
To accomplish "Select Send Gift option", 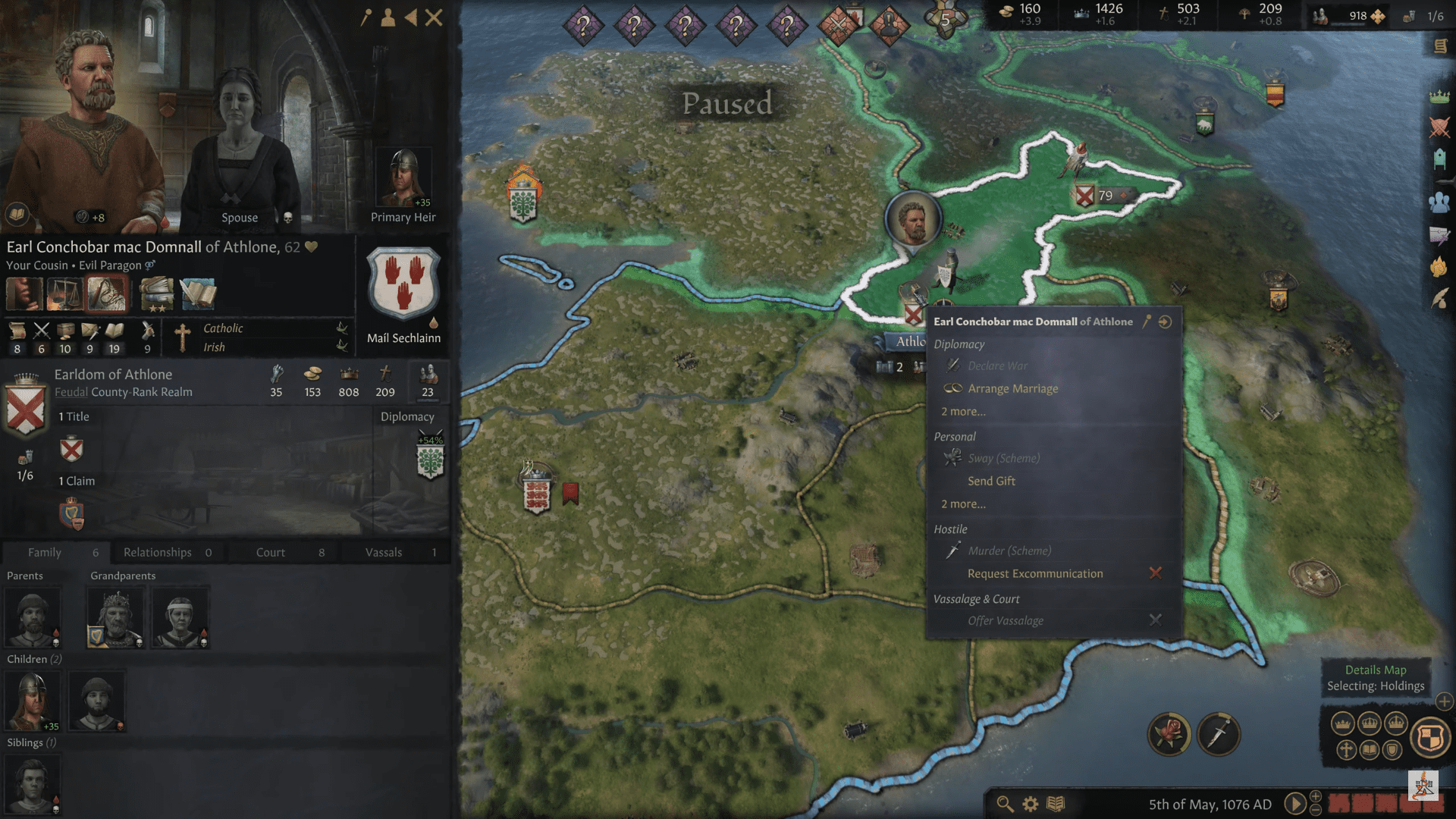I will [x=991, y=481].
